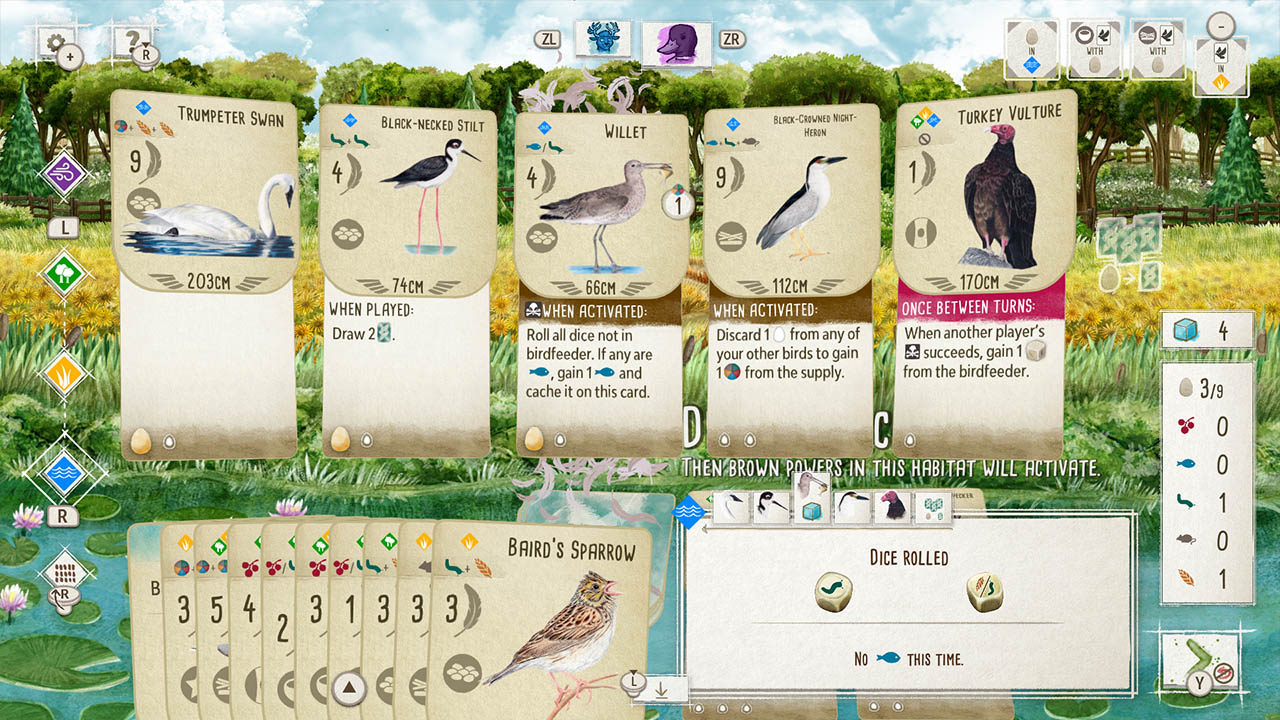Click the purple round goal icon
The width and height of the screenshot is (1280, 720).
[x=64, y=172]
